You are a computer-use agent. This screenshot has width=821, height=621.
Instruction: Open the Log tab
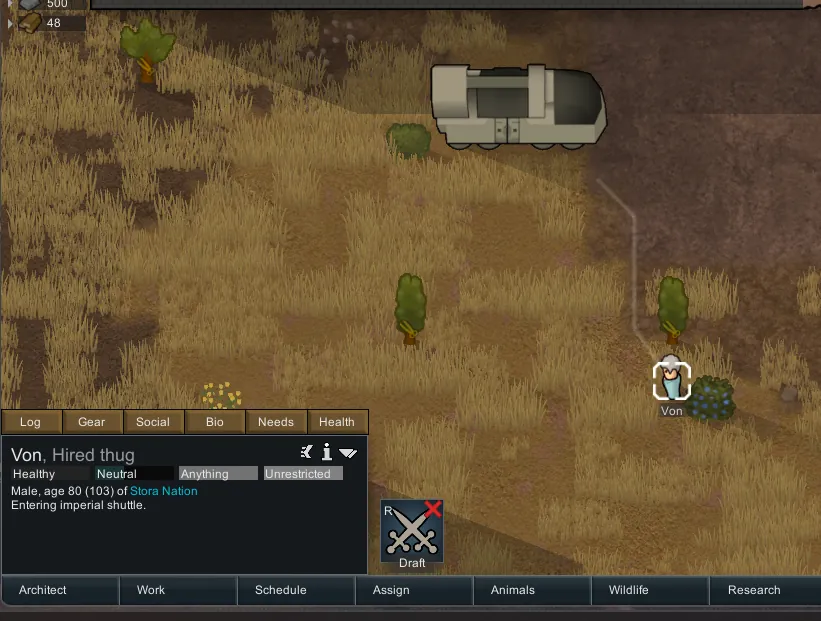tap(31, 422)
